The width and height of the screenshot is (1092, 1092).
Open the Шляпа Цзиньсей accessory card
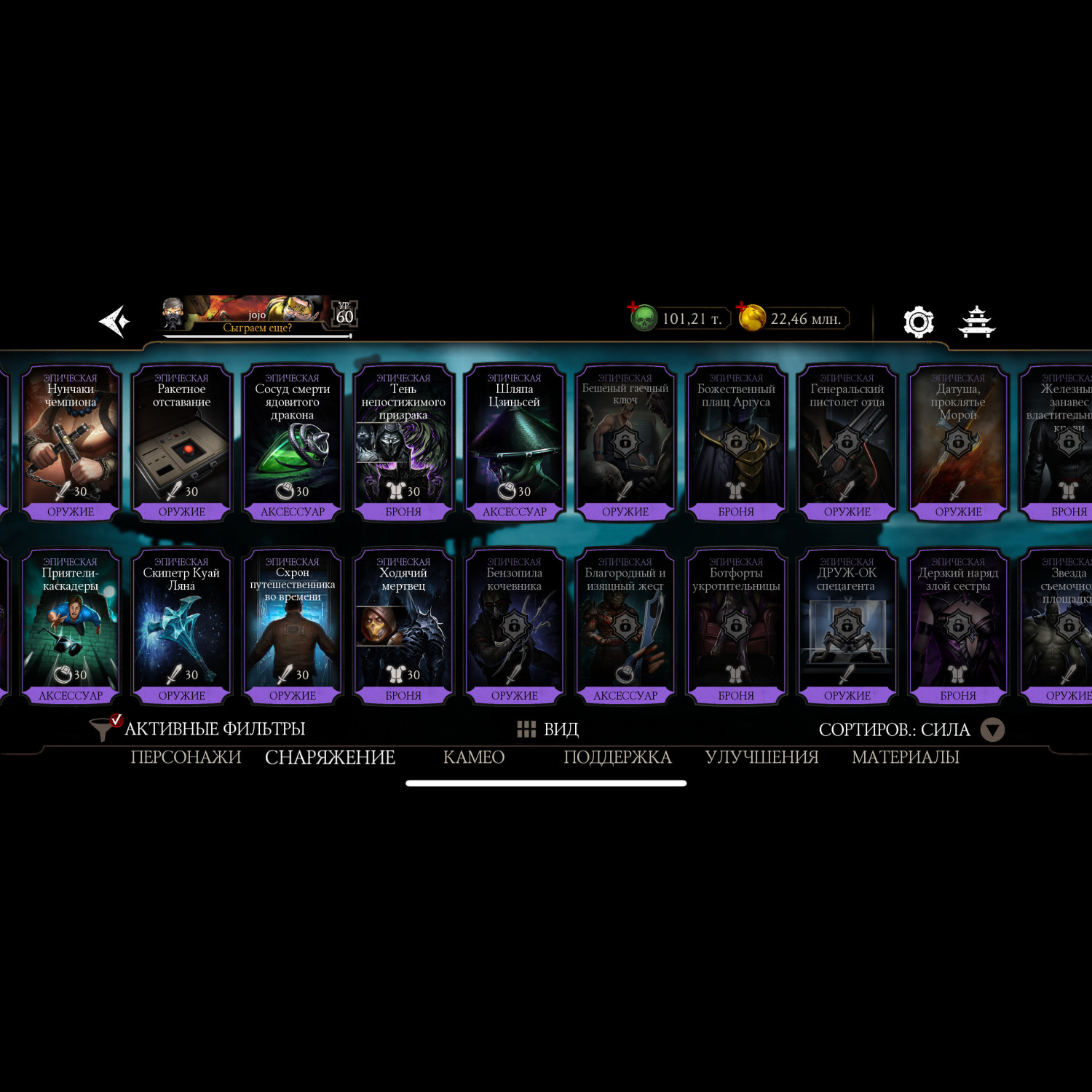(x=514, y=443)
